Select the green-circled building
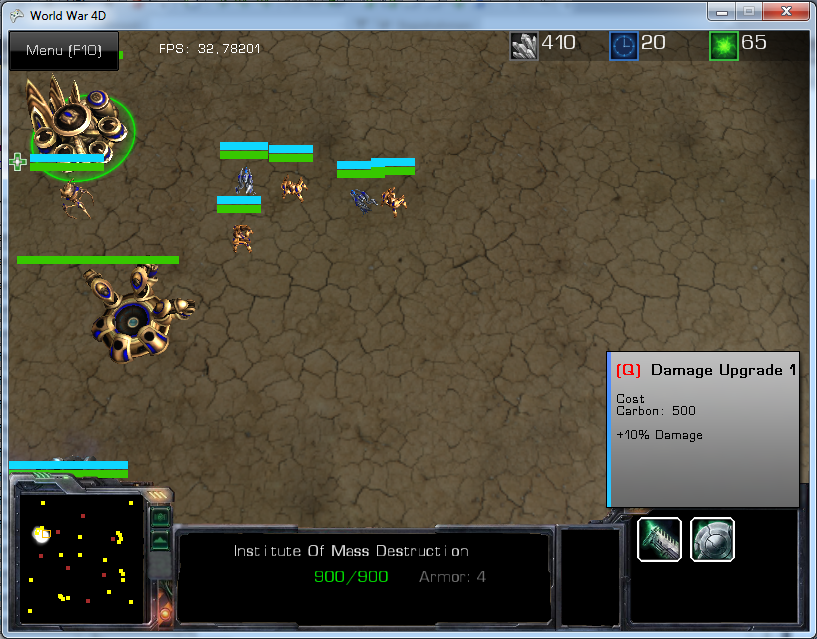The image size is (817, 639). pyautogui.click(x=80, y=123)
